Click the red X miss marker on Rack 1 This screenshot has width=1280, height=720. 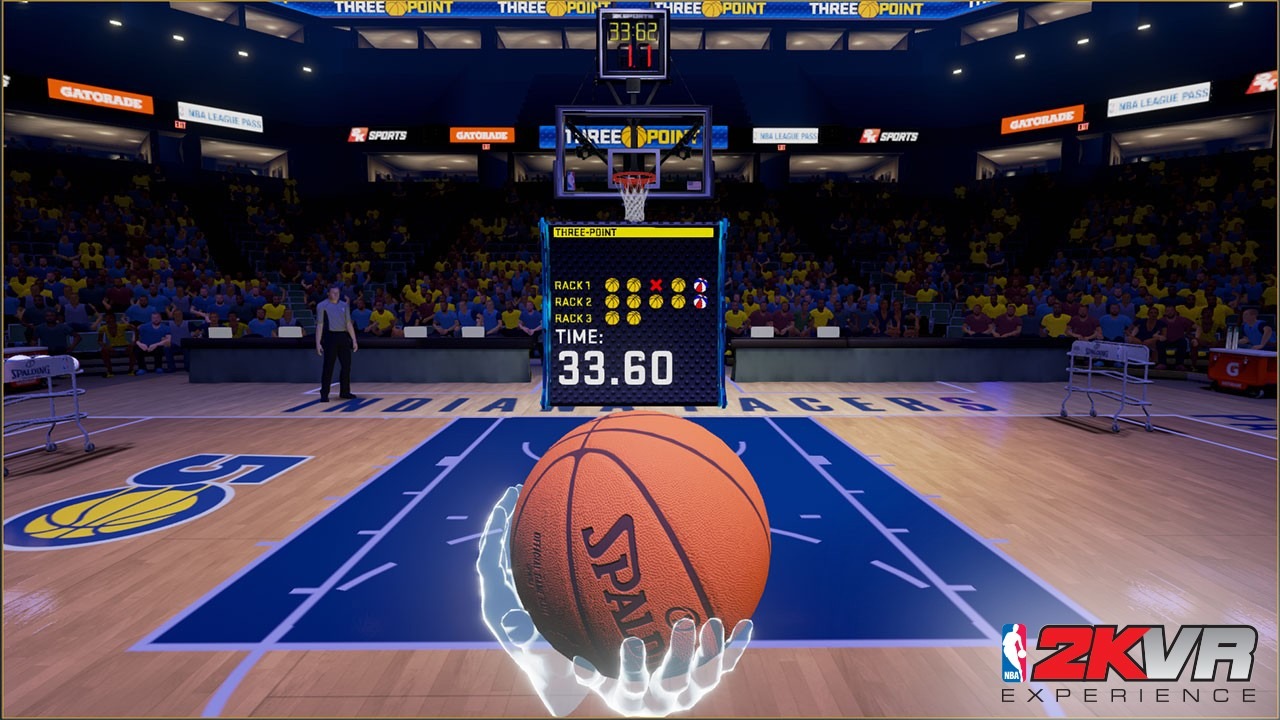click(x=655, y=285)
